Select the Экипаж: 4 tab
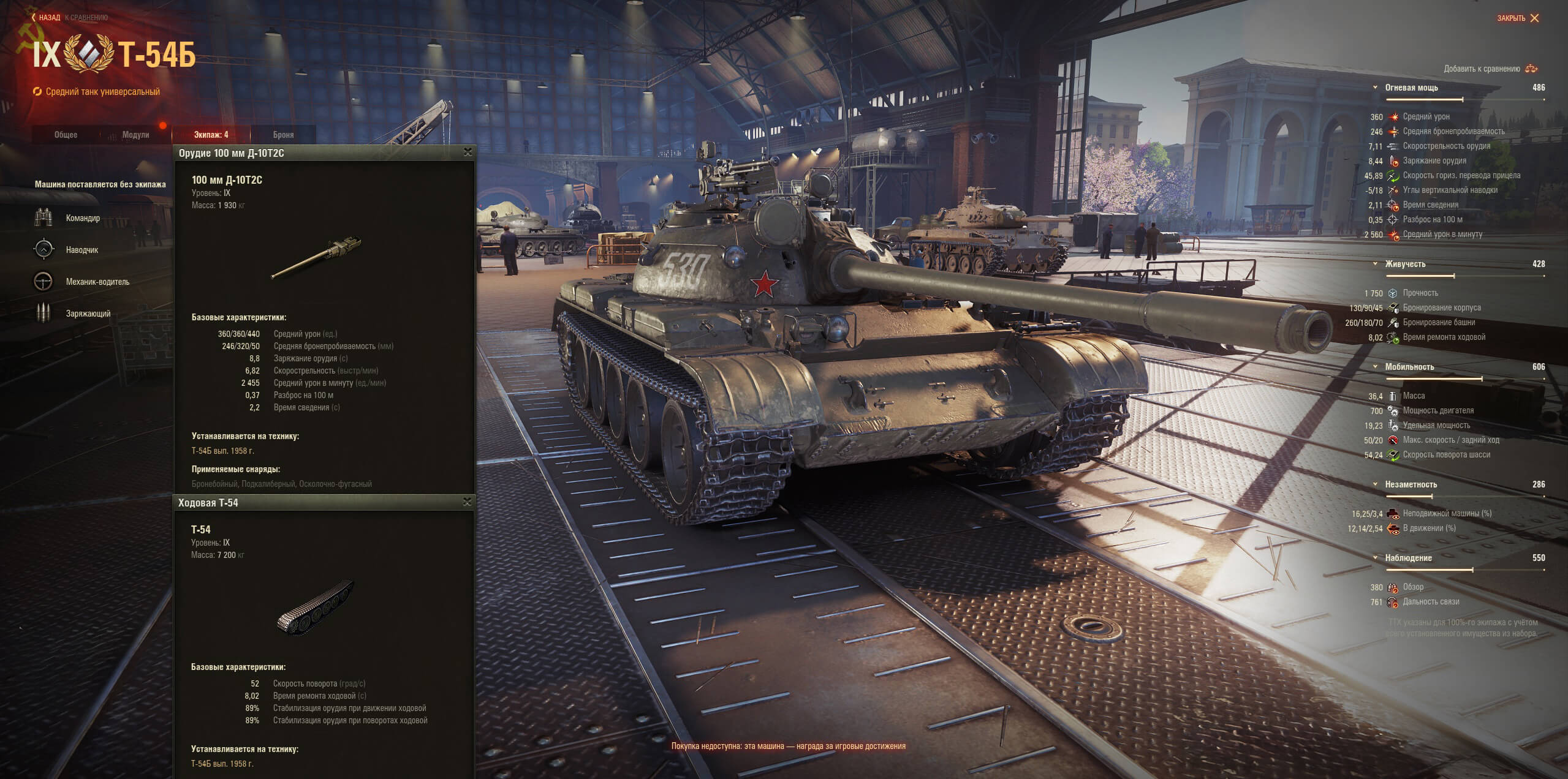Screen dimensions: 1568x779 (x=211, y=135)
